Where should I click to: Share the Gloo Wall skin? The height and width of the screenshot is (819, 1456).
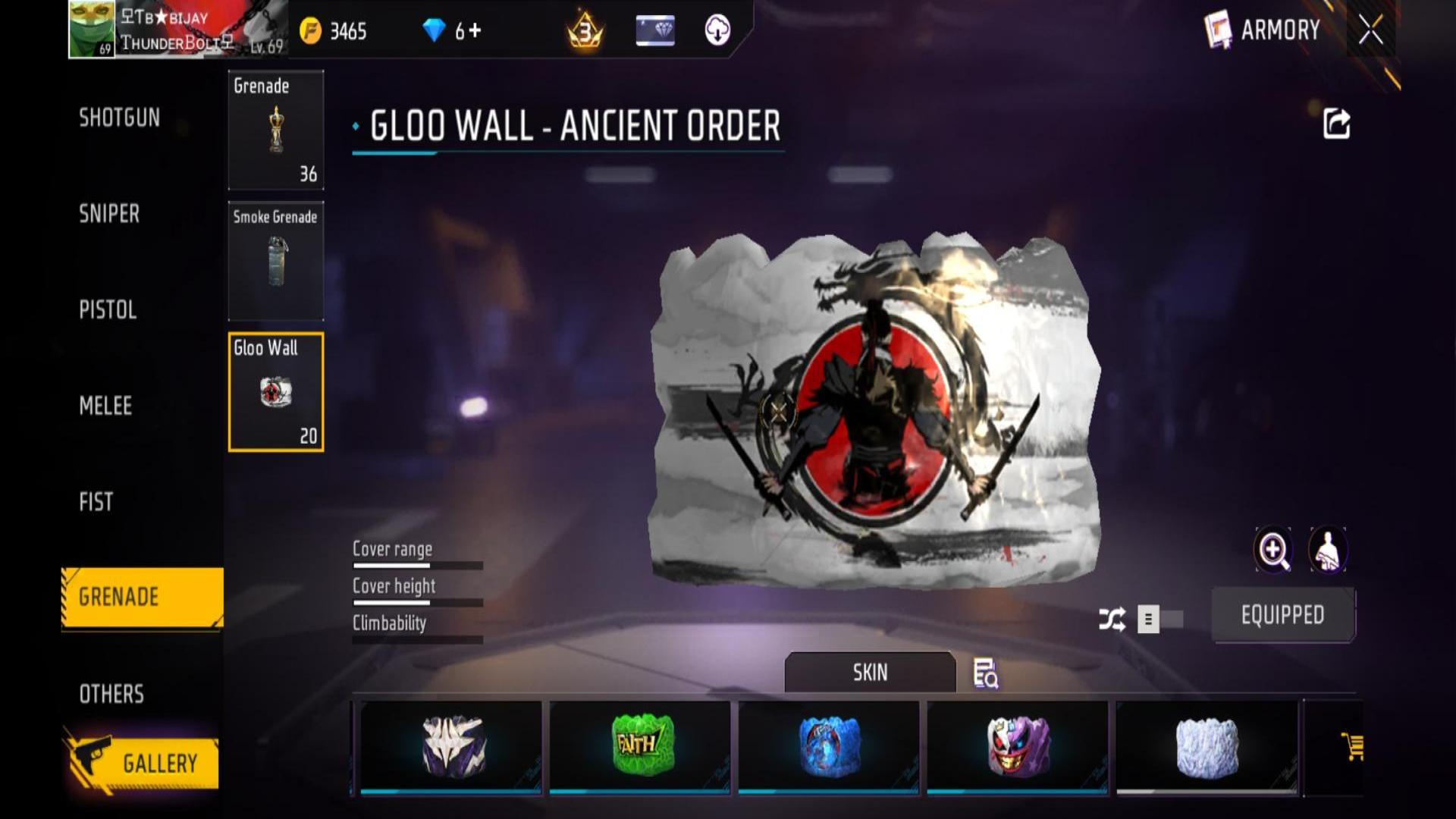[x=1336, y=124]
